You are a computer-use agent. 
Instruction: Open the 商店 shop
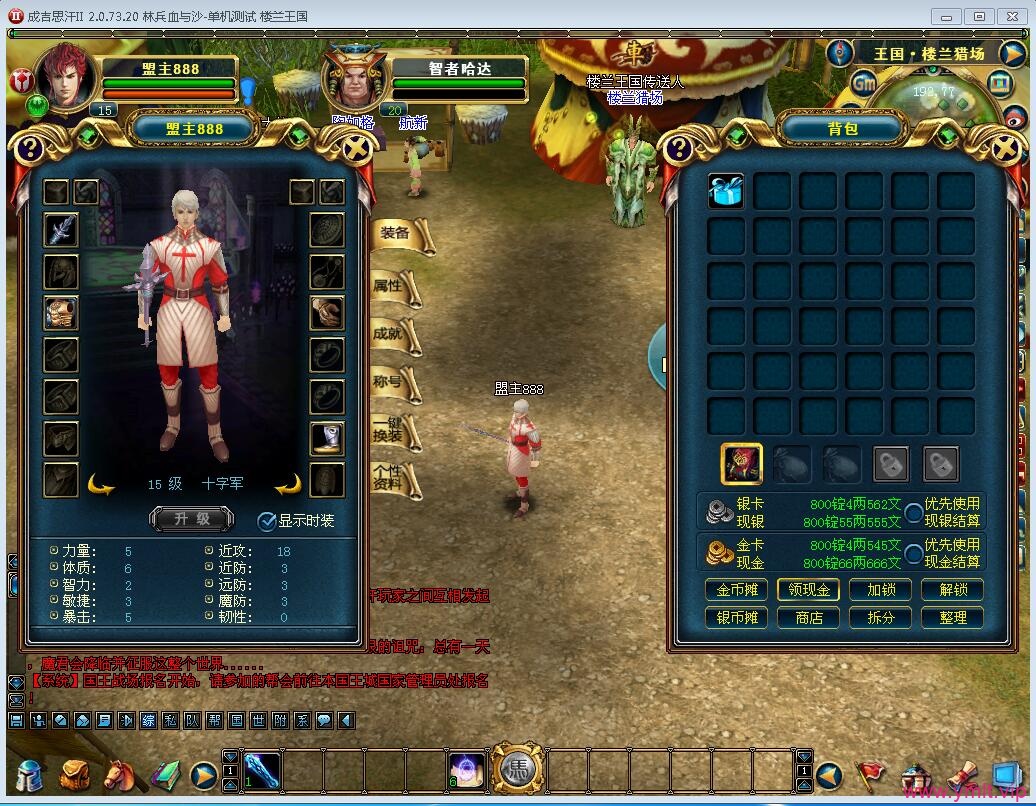(x=808, y=617)
